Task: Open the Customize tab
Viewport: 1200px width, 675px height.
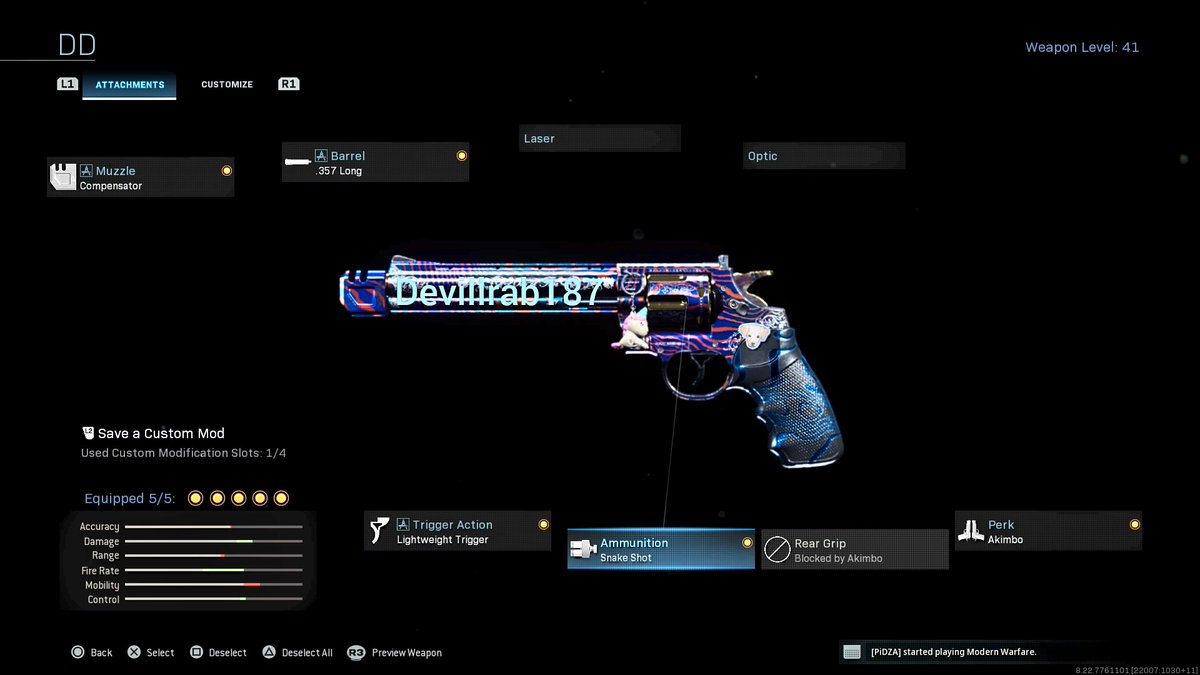Action: tap(227, 85)
